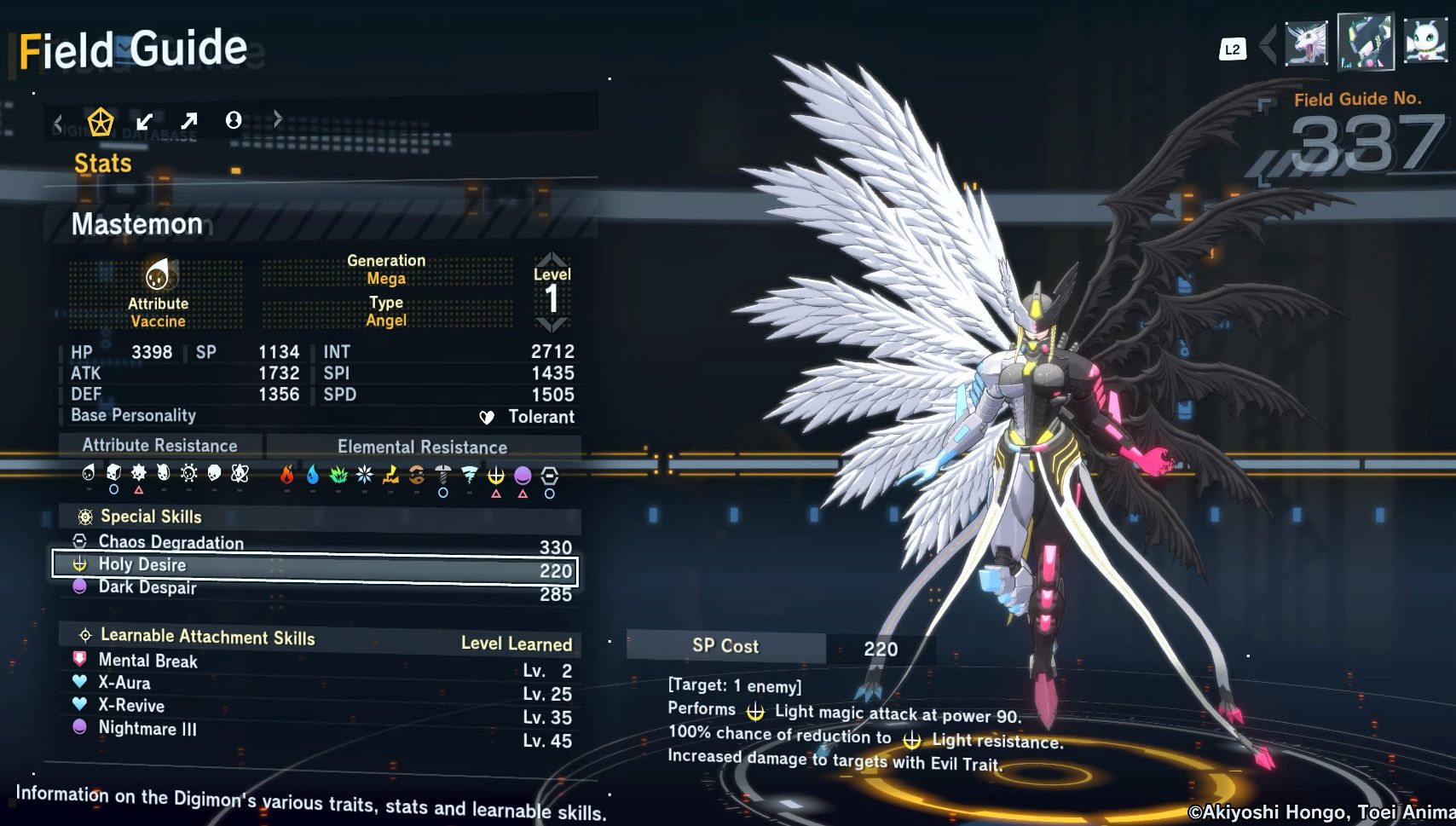Select the highlighted Mastemon portrait thumbnail
The height and width of the screenshot is (826, 1456).
[x=1366, y=41]
